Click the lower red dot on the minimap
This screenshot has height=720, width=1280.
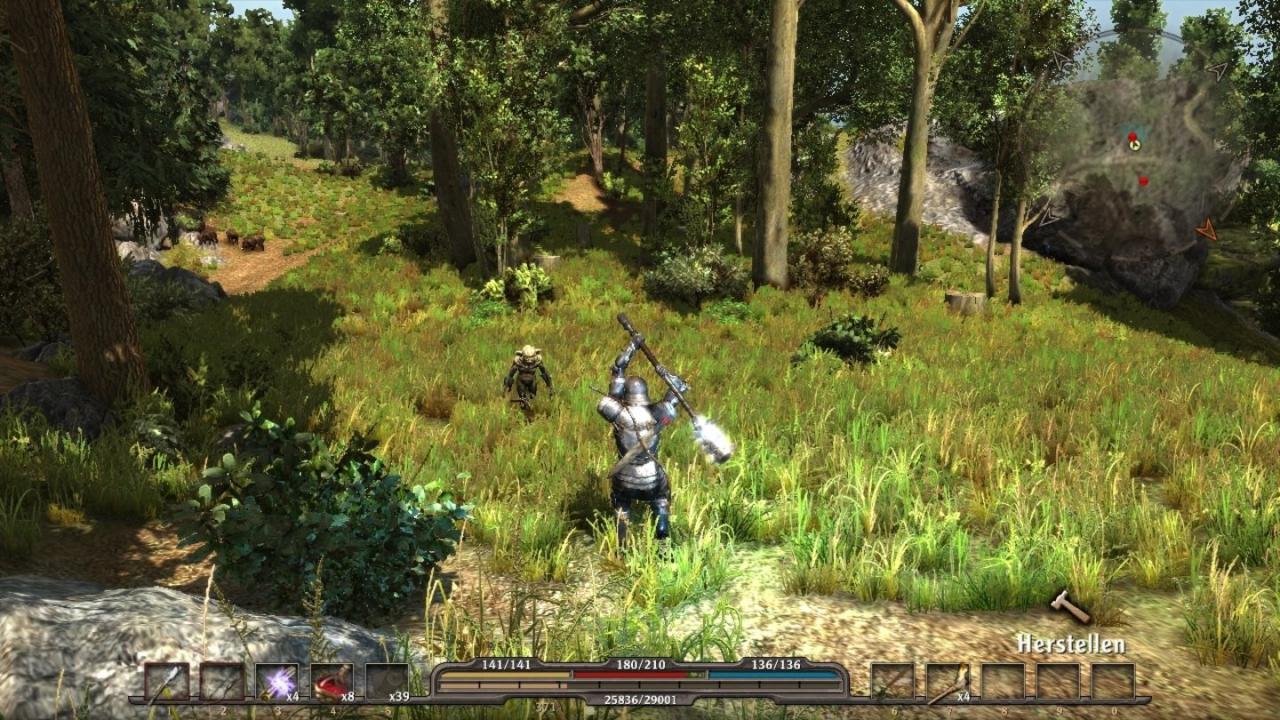tap(1144, 179)
